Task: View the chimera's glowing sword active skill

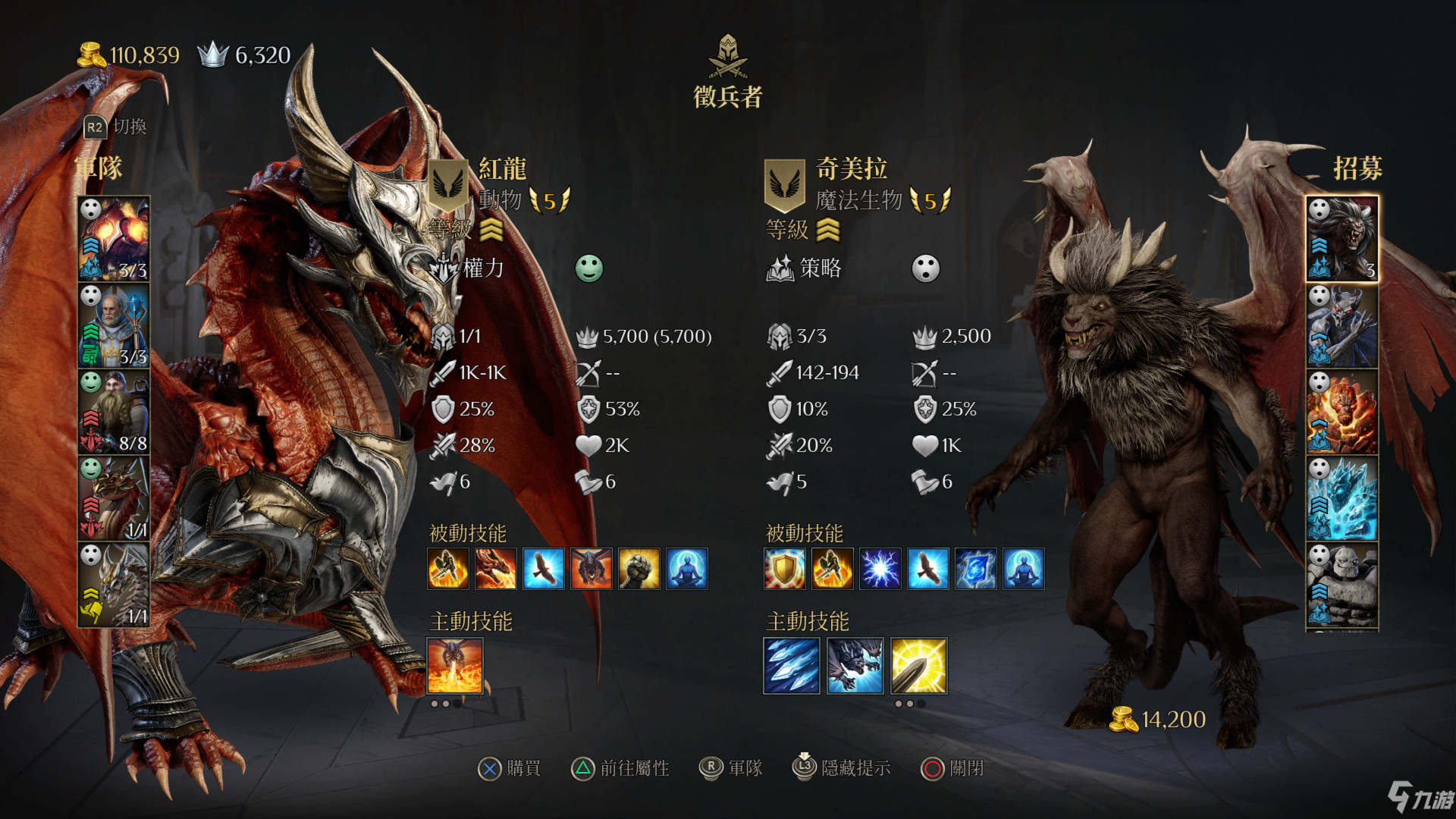Action: pyautogui.click(x=918, y=666)
